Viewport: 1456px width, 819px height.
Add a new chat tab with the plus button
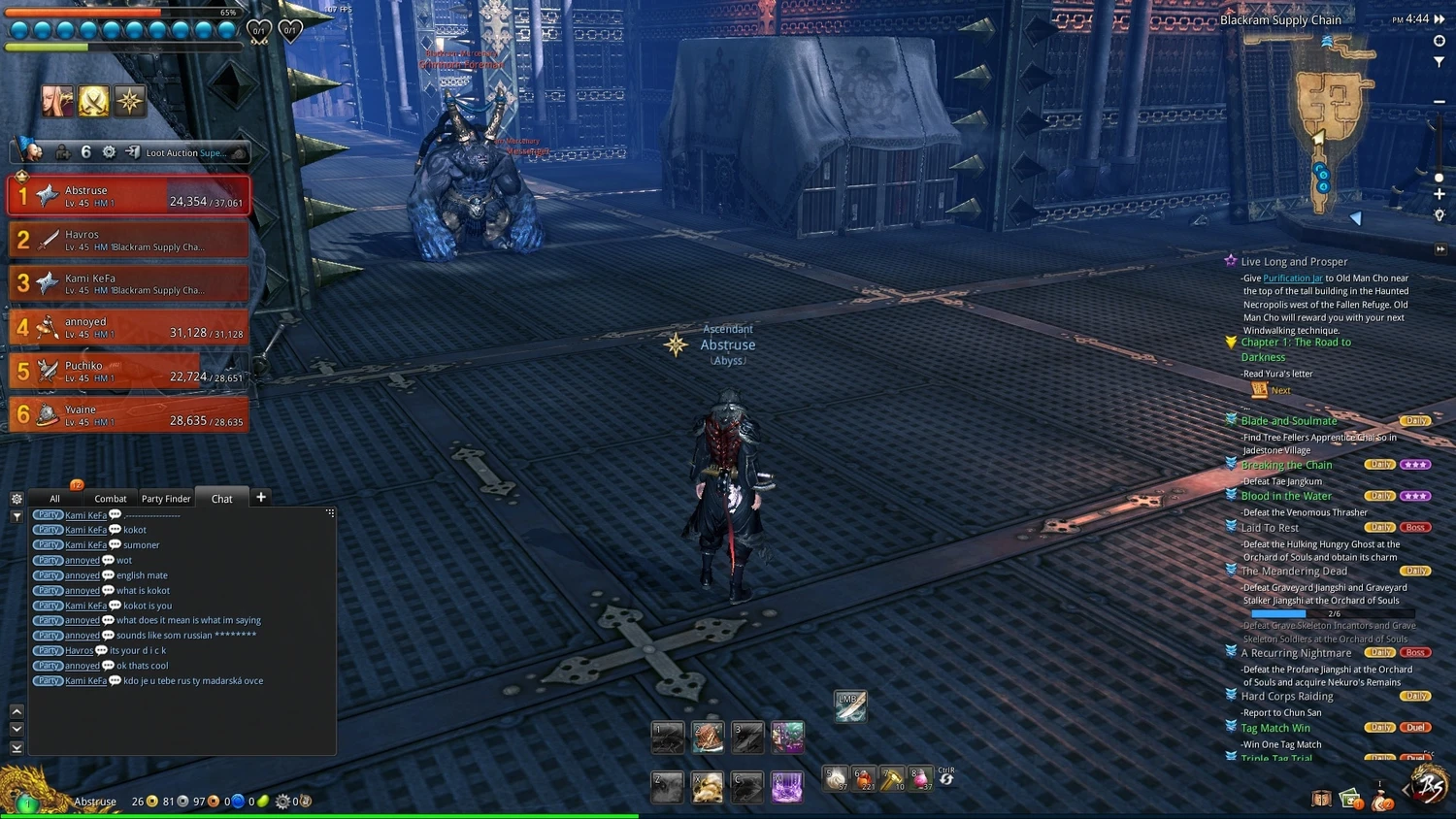[x=261, y=498]
